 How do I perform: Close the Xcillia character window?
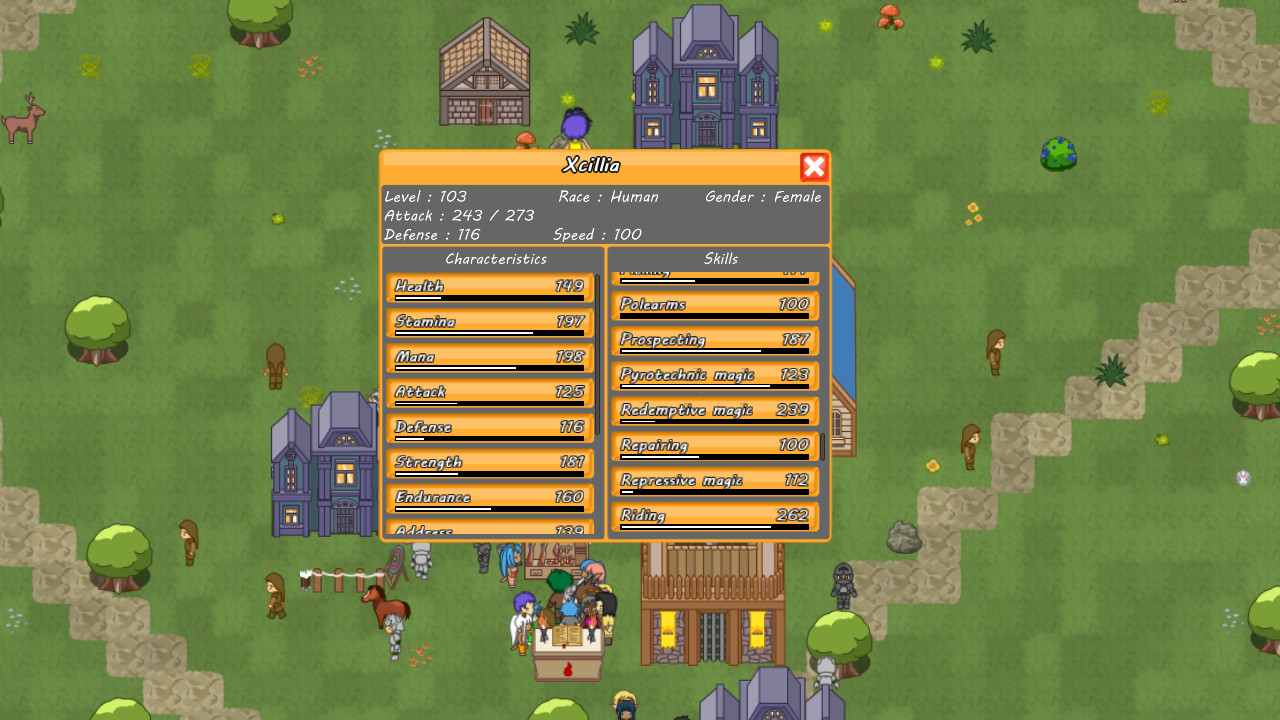[814, 167]
